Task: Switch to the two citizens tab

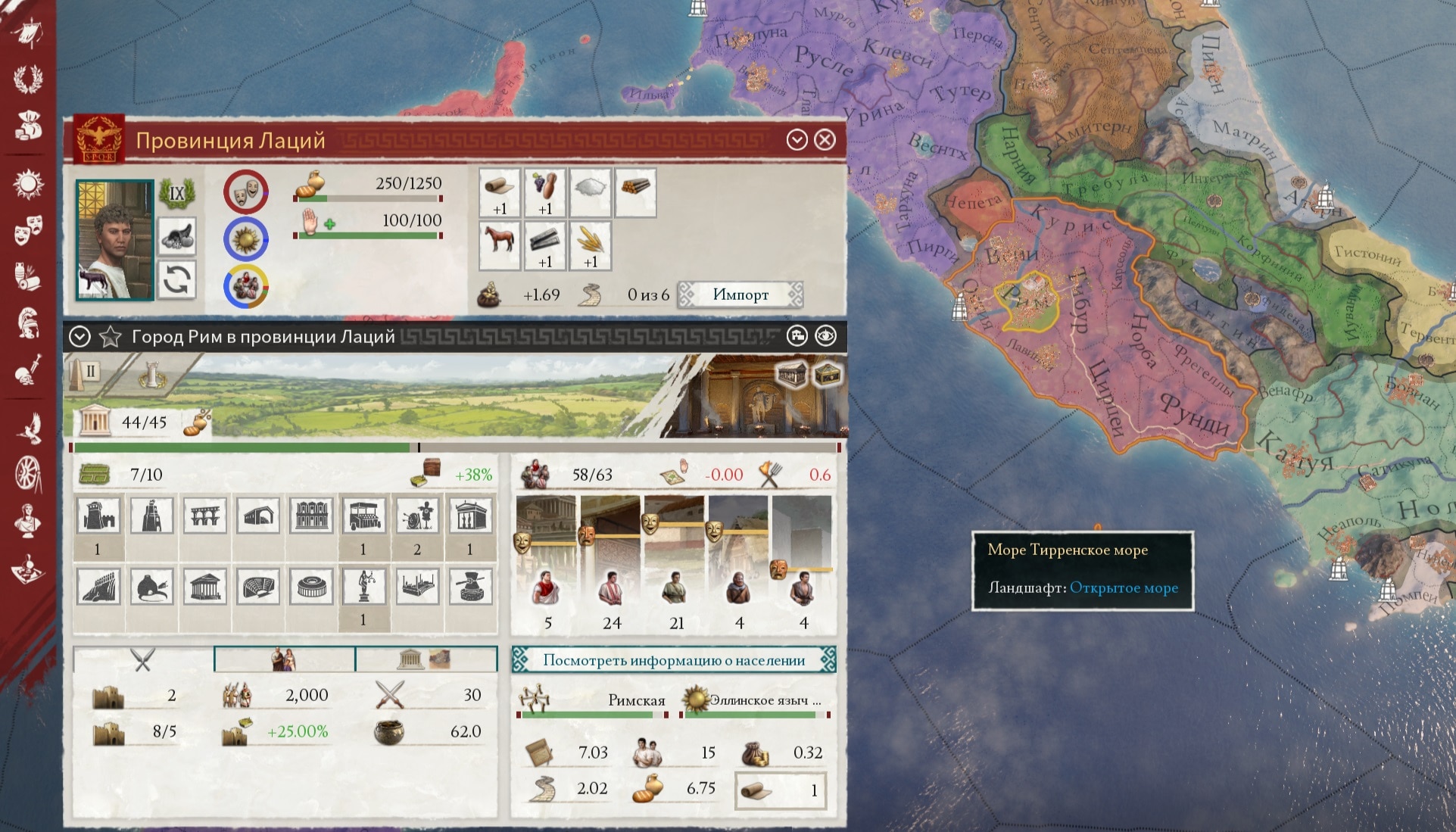Action: click(x=285, y=659)
